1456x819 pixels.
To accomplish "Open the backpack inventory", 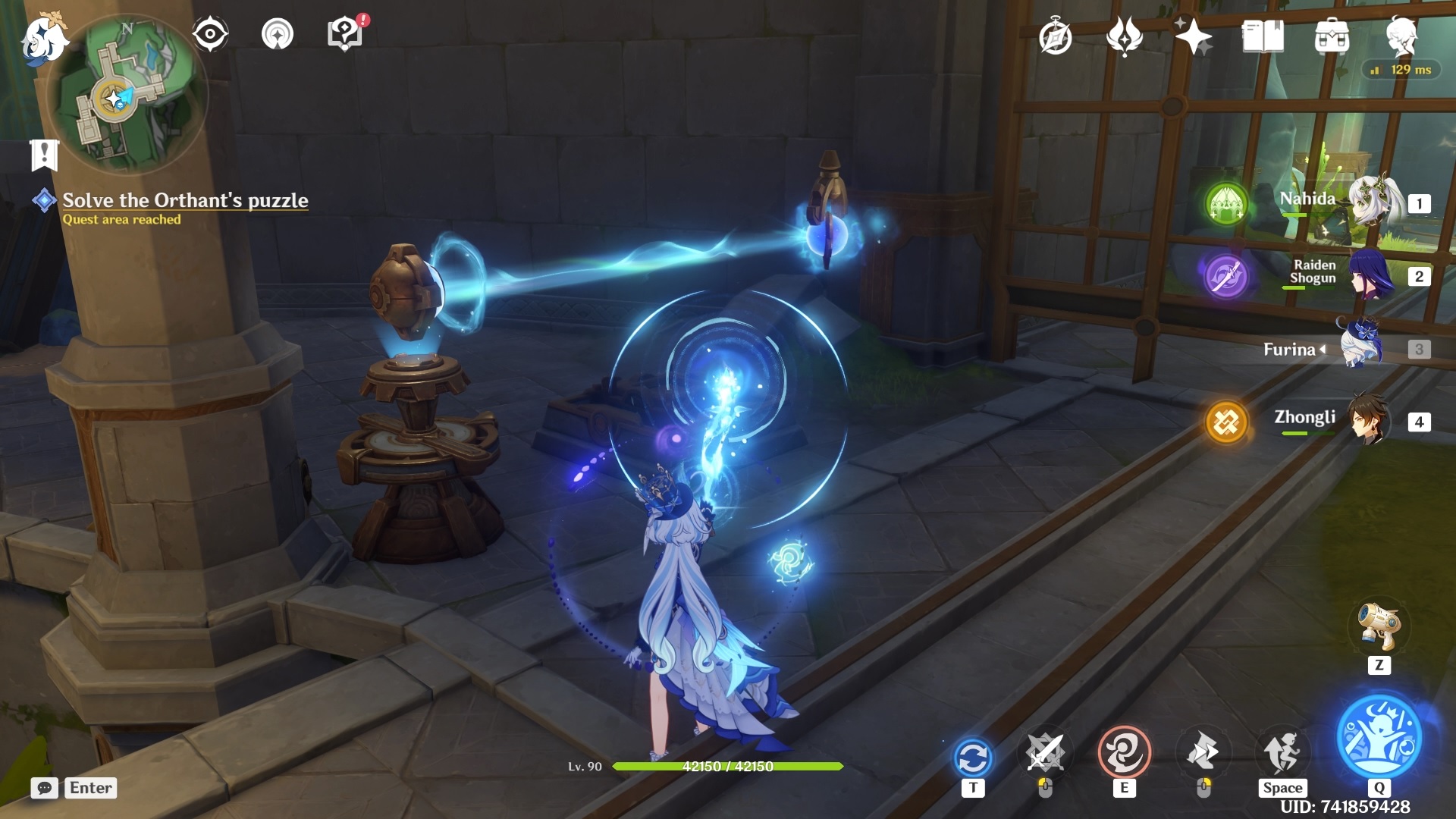I will coord(1332,36).
